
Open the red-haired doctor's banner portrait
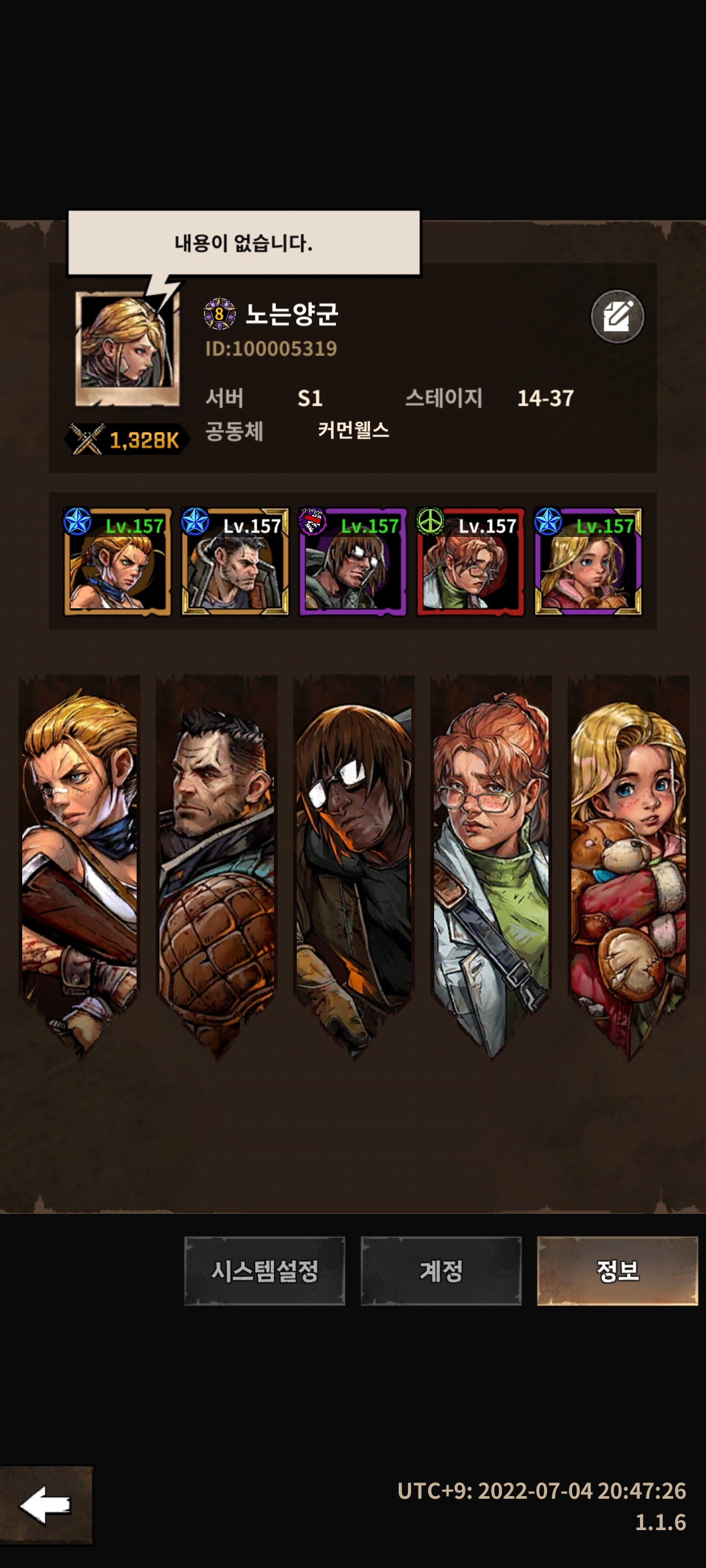[x=491, y=856]
